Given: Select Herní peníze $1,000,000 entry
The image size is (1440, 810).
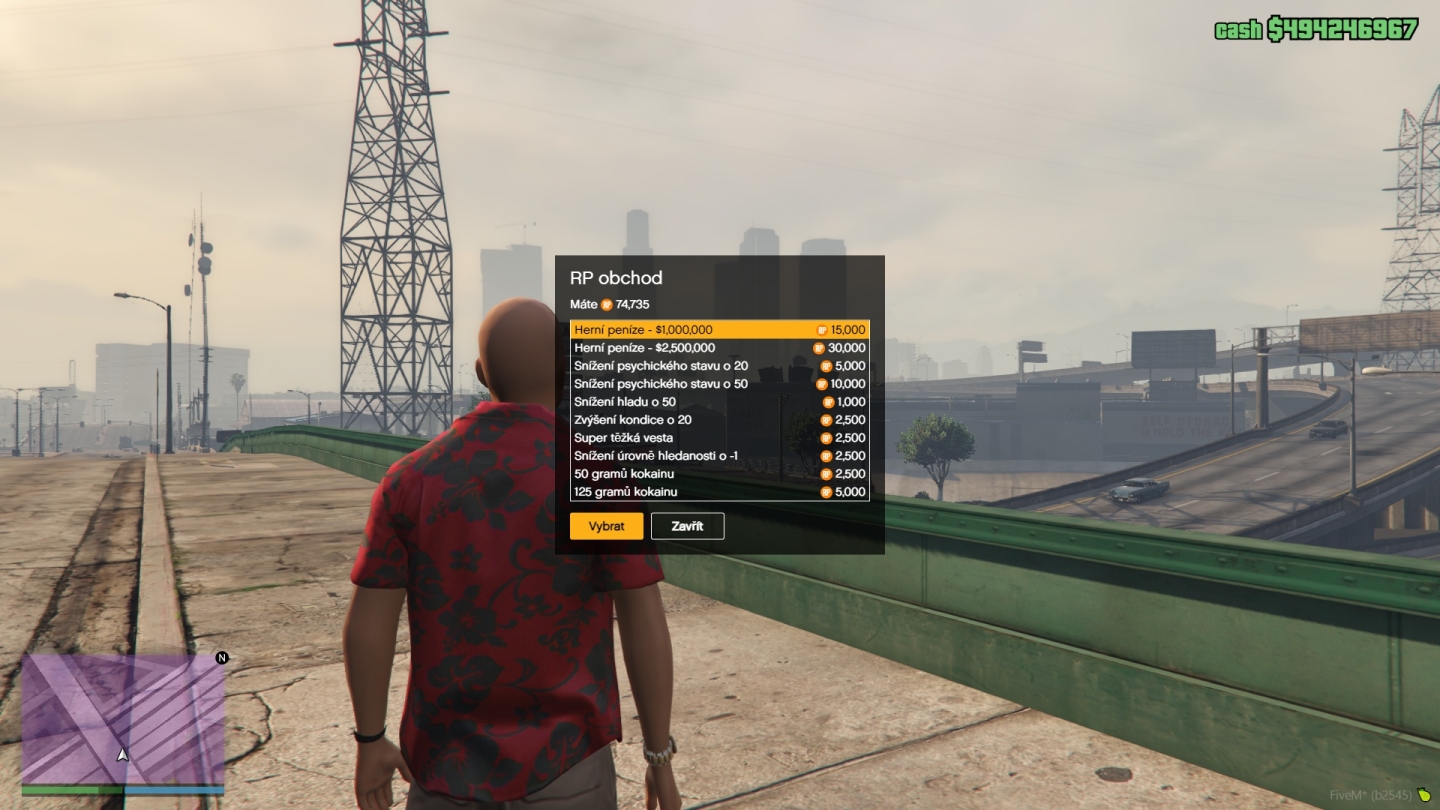Looking at the screenshot, I should coord(719,330).
